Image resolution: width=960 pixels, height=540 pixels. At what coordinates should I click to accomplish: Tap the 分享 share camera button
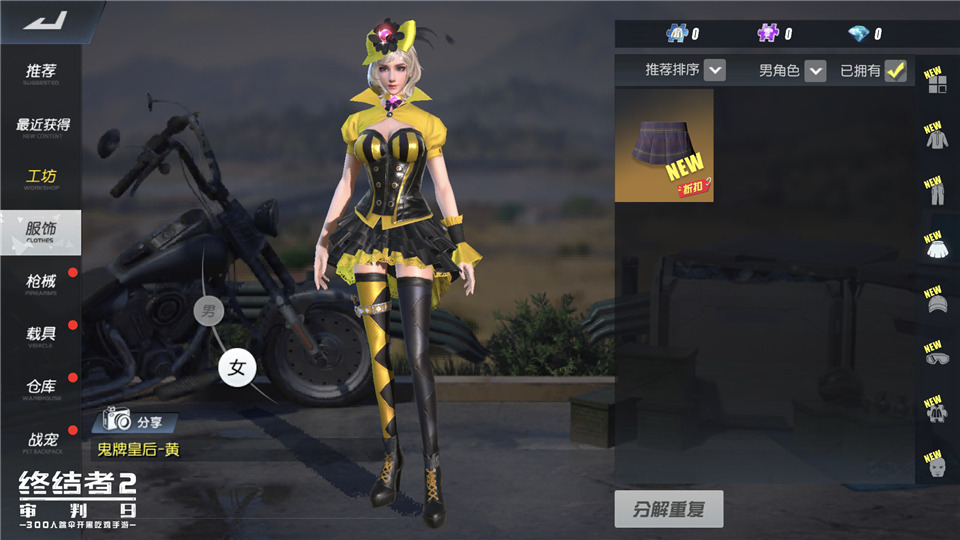[x=139, y=420]
